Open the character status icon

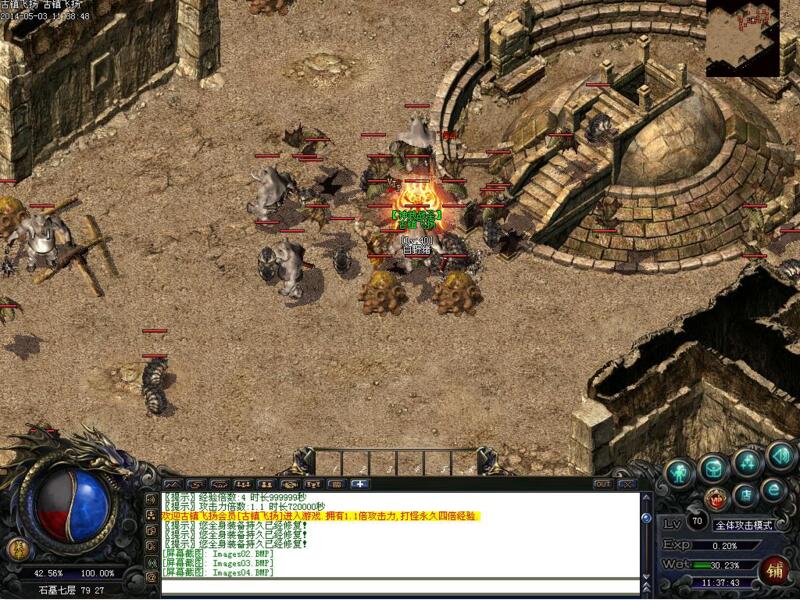click(681, 471)
